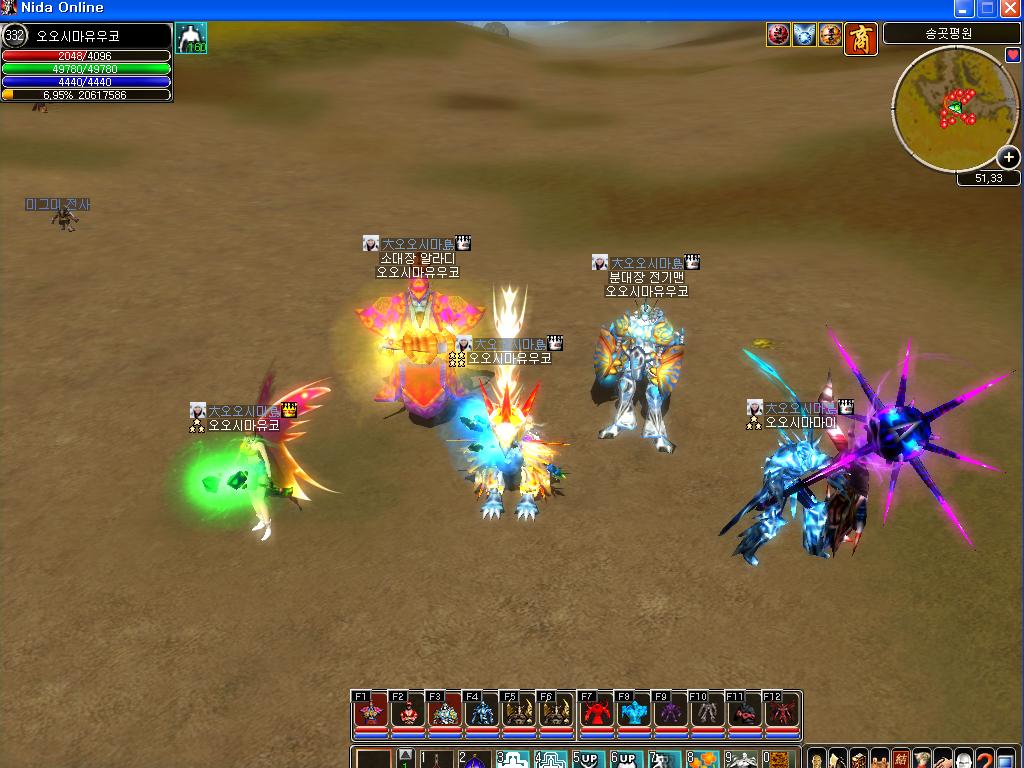Zoom in the minimap with plus button
This screenshot has height=768, width=1024.
click(x=1009, y=157)
